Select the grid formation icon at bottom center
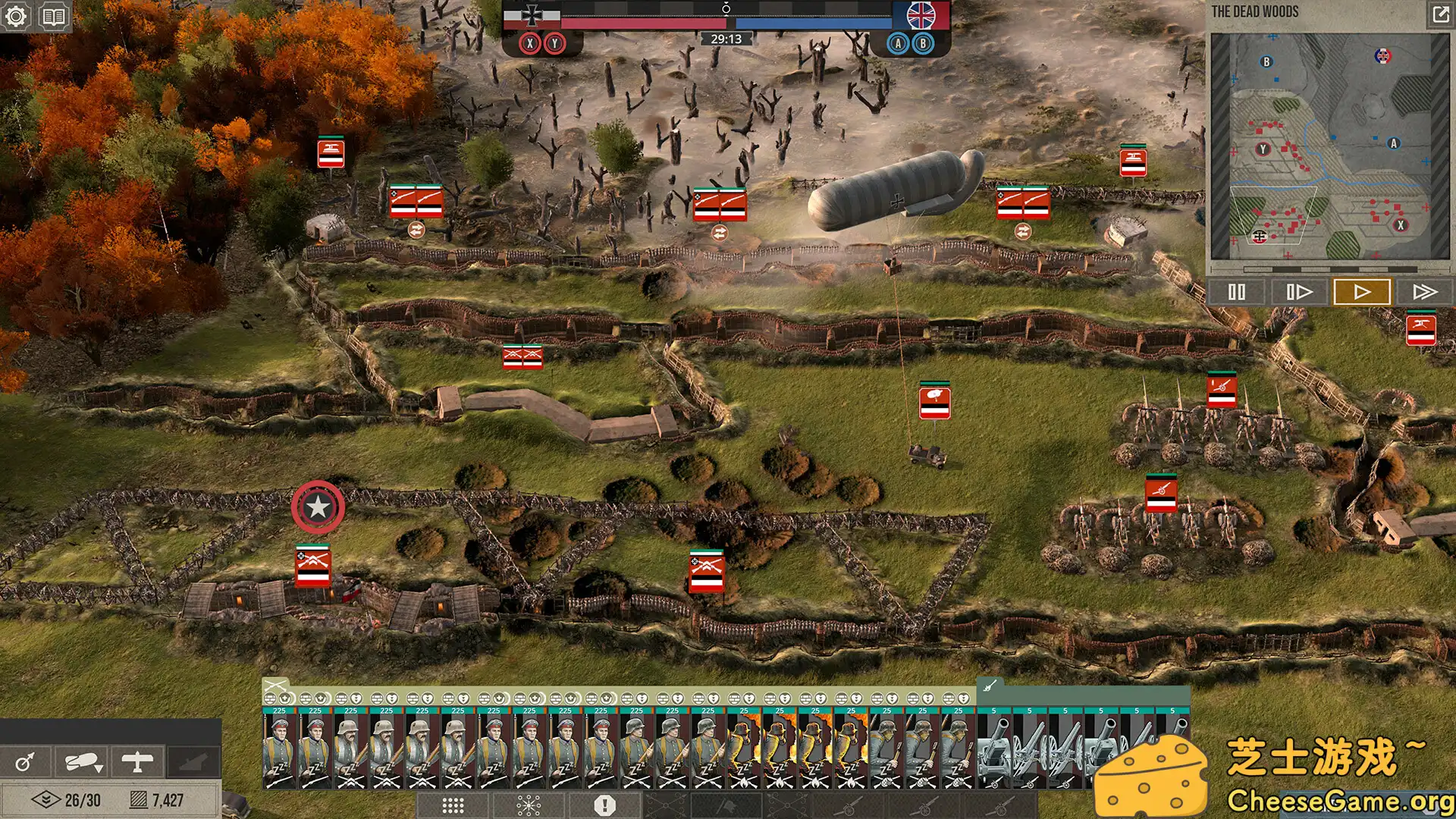Screen dimensions: 1456x819 click(x=451, y=805)
